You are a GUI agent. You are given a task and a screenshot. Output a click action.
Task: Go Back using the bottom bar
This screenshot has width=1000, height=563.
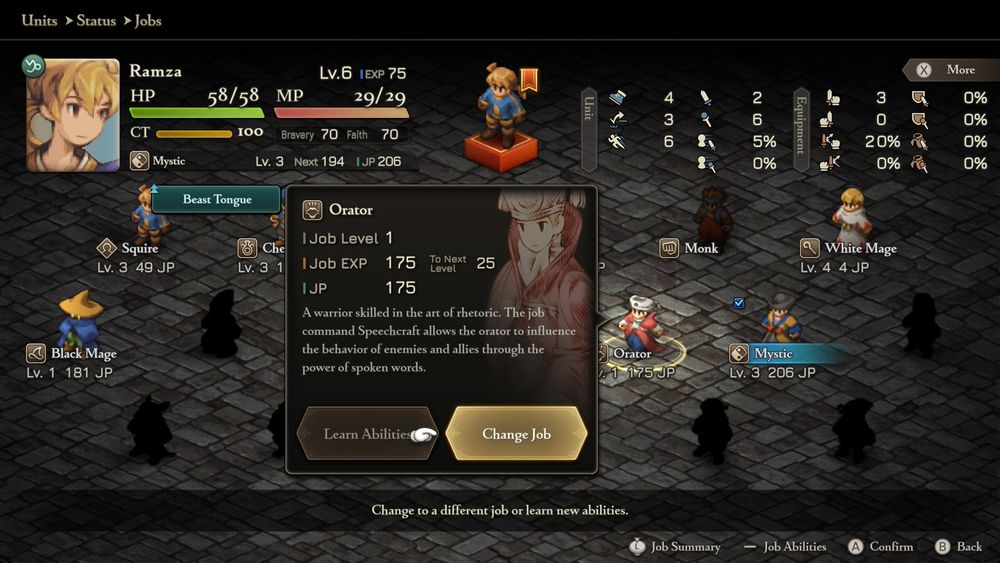pyautogui.click(x=969, y=547)
